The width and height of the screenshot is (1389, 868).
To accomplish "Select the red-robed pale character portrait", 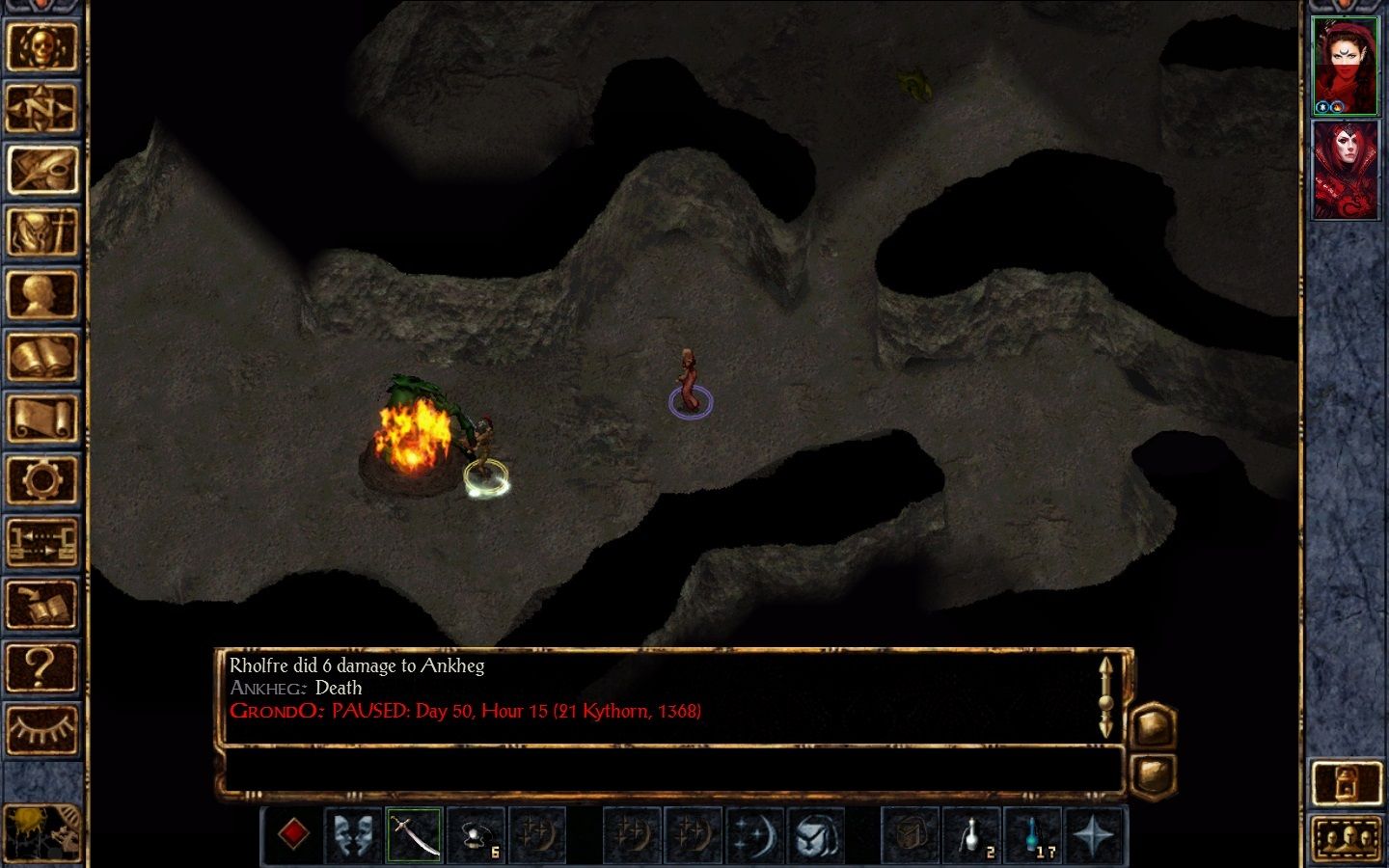I will 1345,170.
